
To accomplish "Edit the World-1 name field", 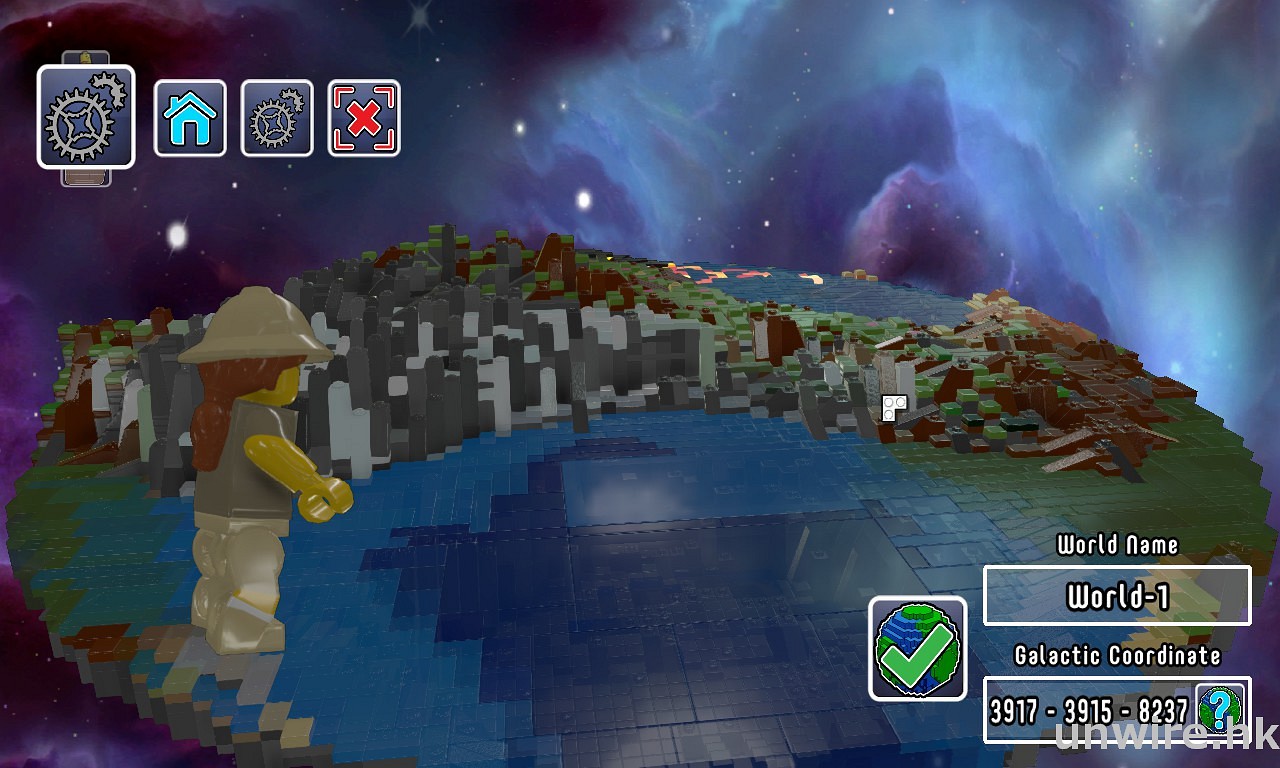I will 1117,596.
